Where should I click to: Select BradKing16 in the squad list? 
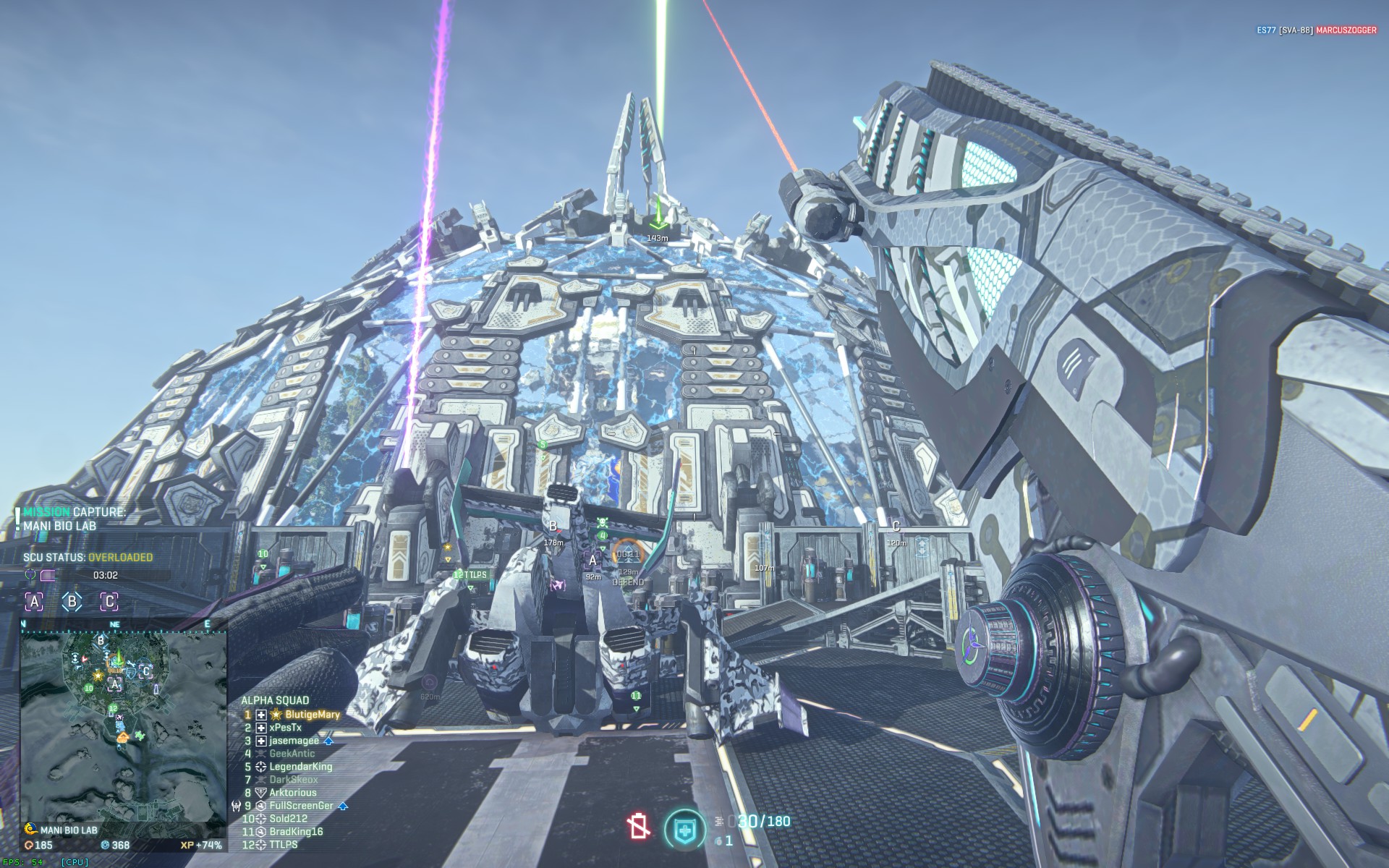(296, 832)
